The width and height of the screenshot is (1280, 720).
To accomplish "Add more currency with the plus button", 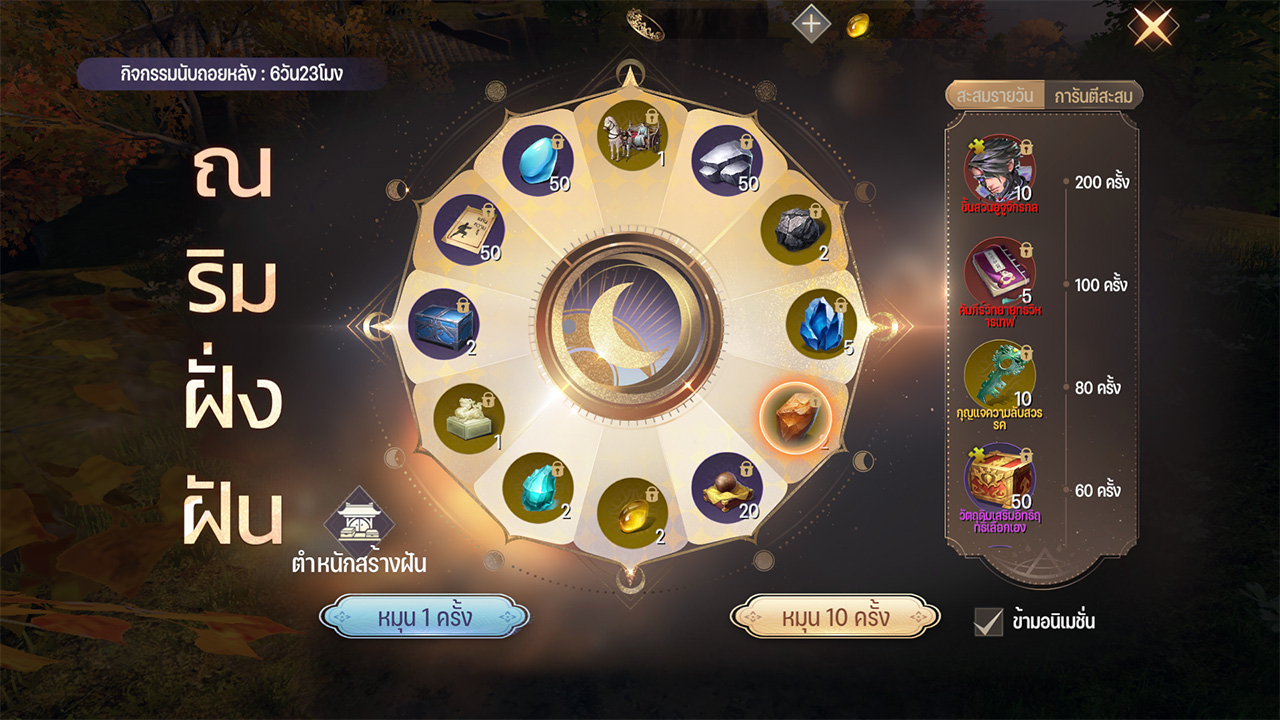I will [x=811, y=24].
